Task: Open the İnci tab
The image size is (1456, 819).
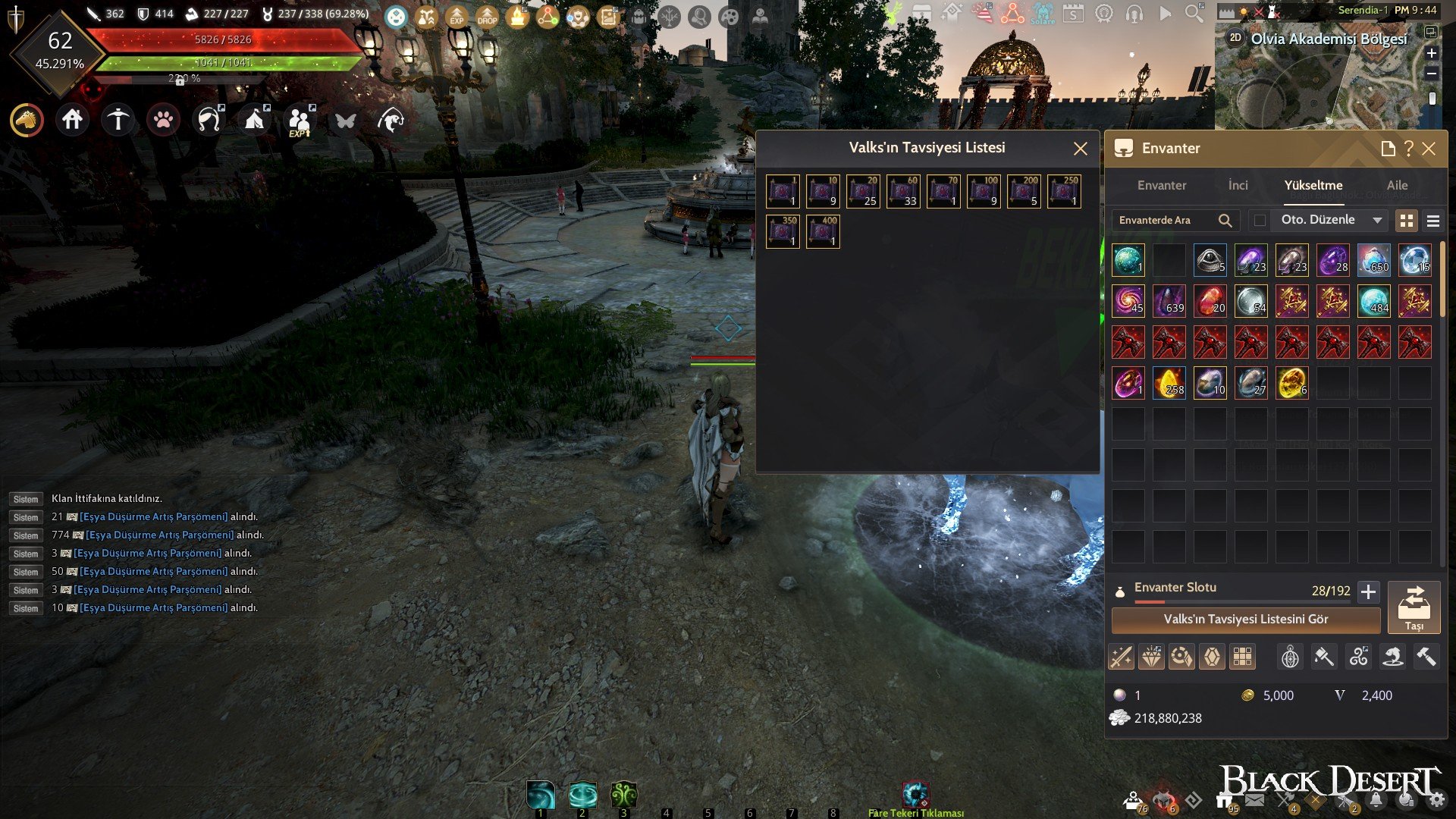Action: (1238, 185)
